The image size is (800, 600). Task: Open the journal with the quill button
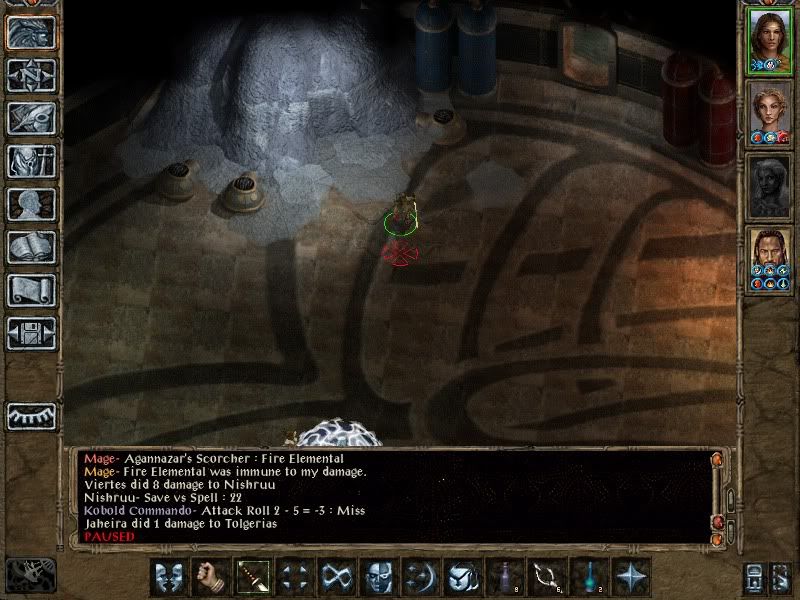click(x=31, y=118)
